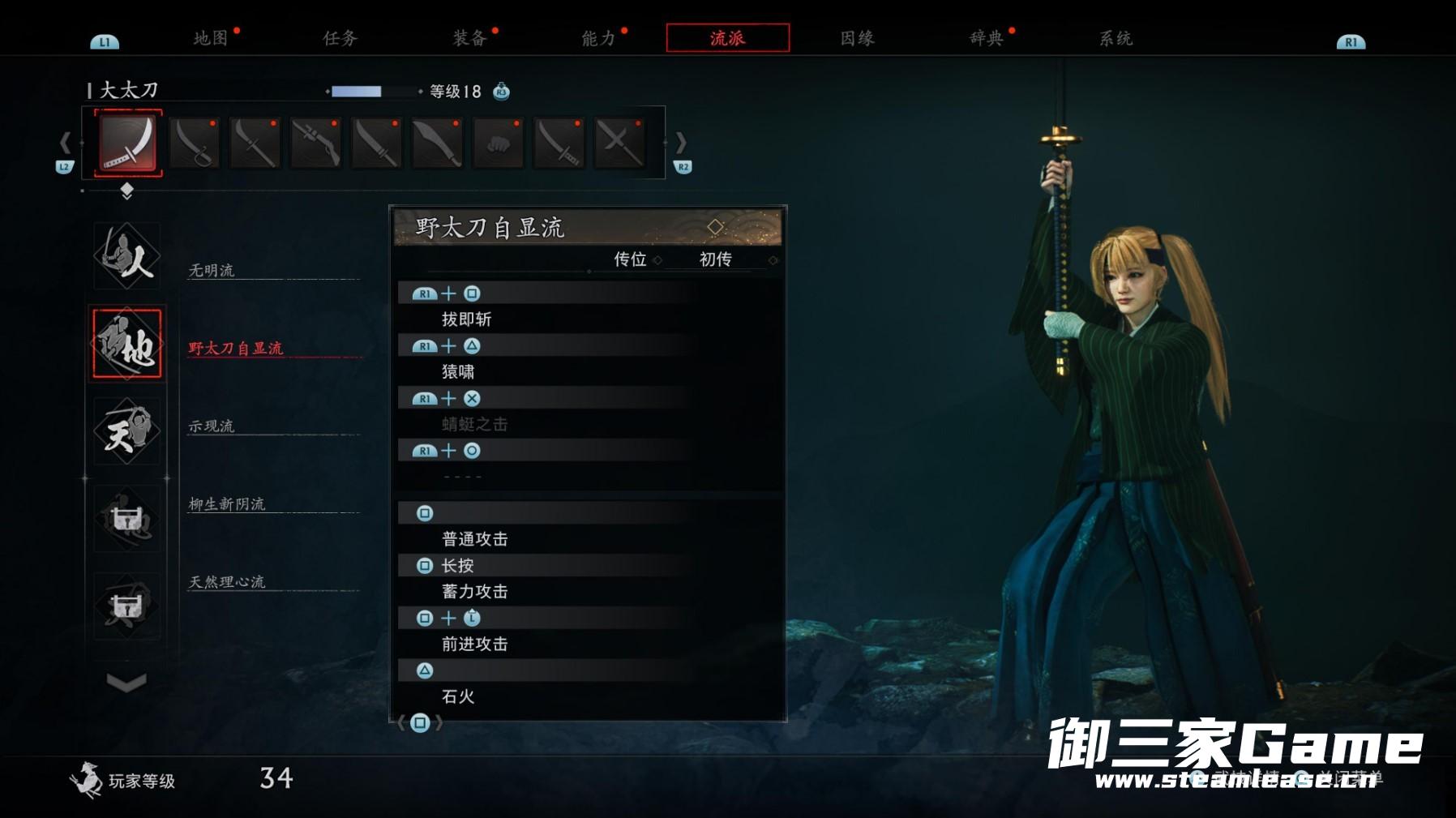
Task: Select the odachi weapon type icon
Action: pyautogui.click(x=128, y=143)
